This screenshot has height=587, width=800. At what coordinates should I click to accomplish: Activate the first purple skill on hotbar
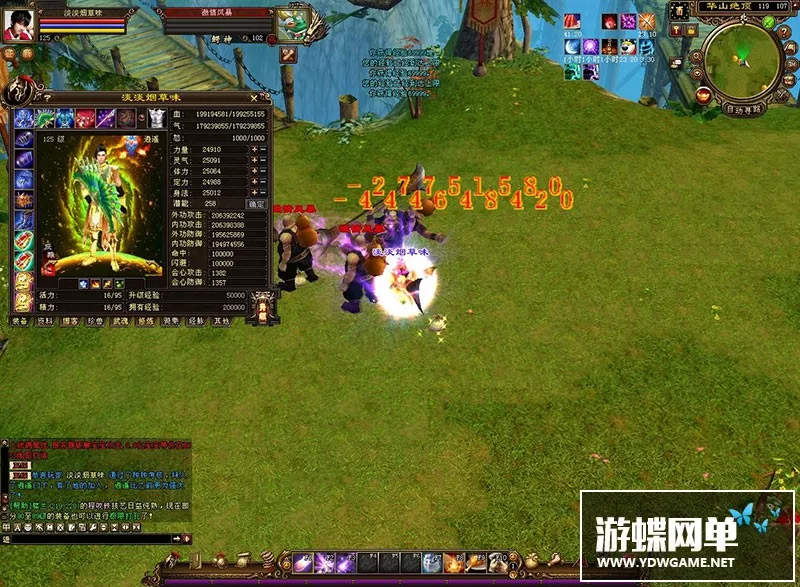click(302, 563)
